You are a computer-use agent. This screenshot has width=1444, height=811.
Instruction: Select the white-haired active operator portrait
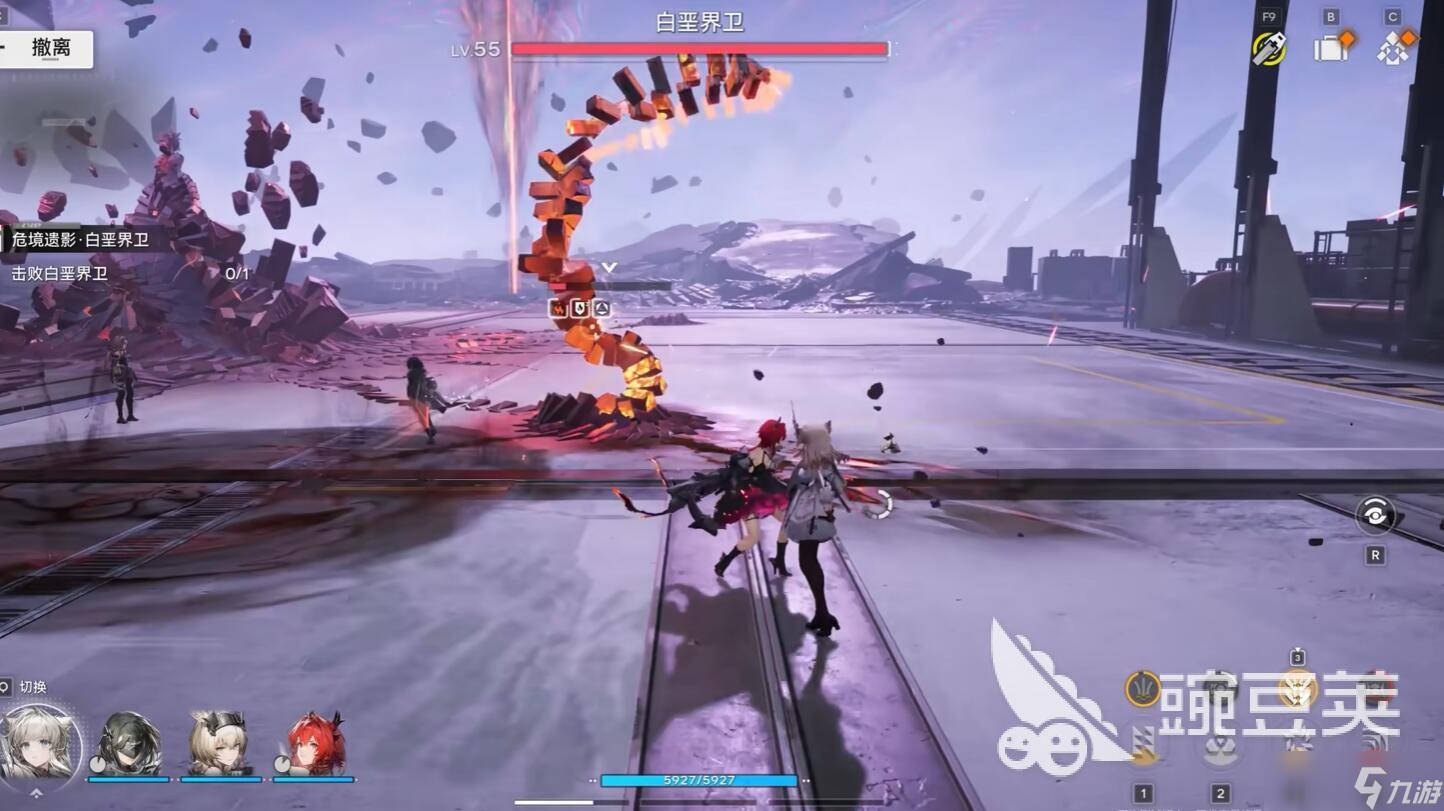[40, 743]
